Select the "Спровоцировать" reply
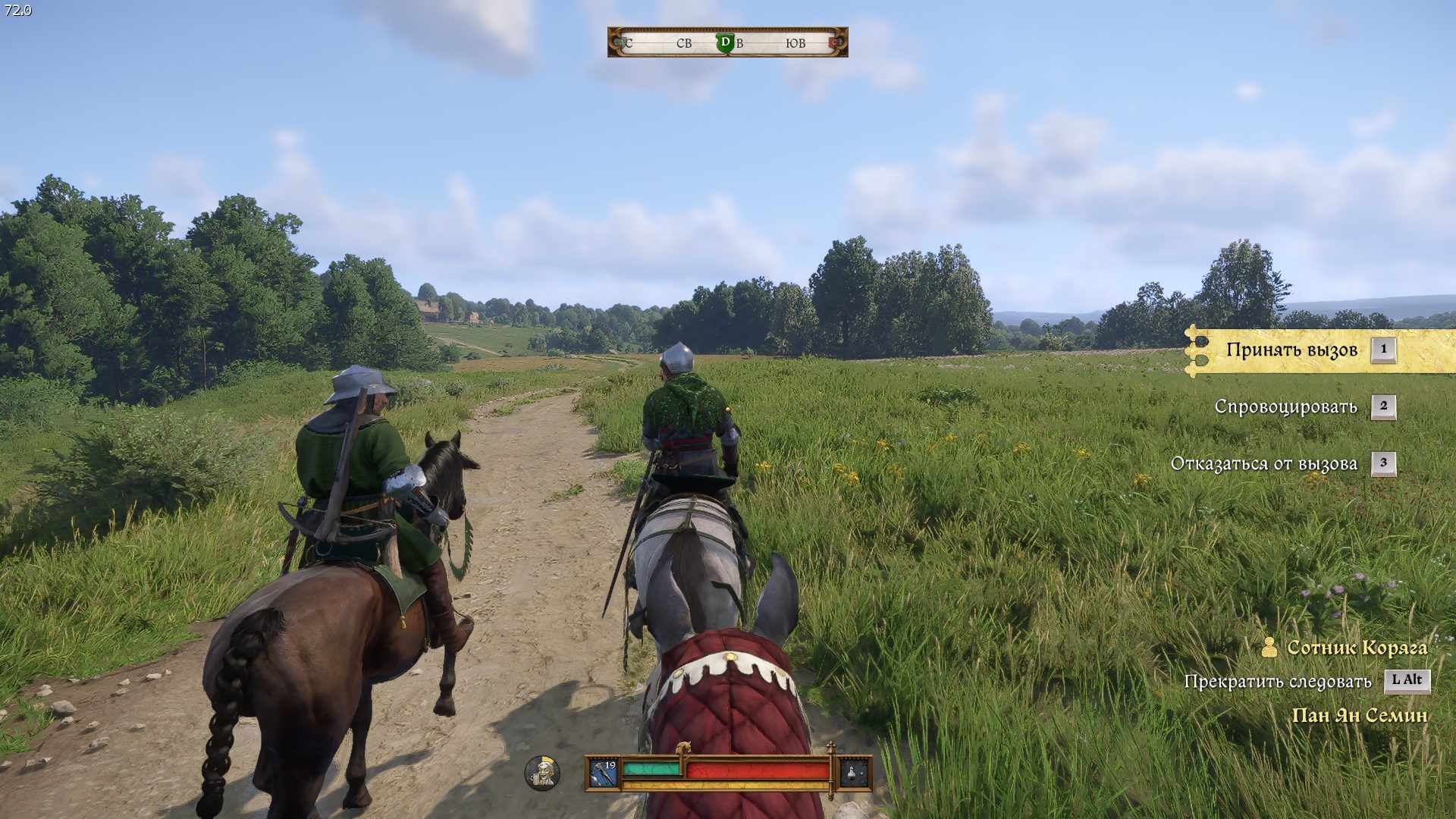This screenshot has height=819, width=1456. (x=1285, y=407)
